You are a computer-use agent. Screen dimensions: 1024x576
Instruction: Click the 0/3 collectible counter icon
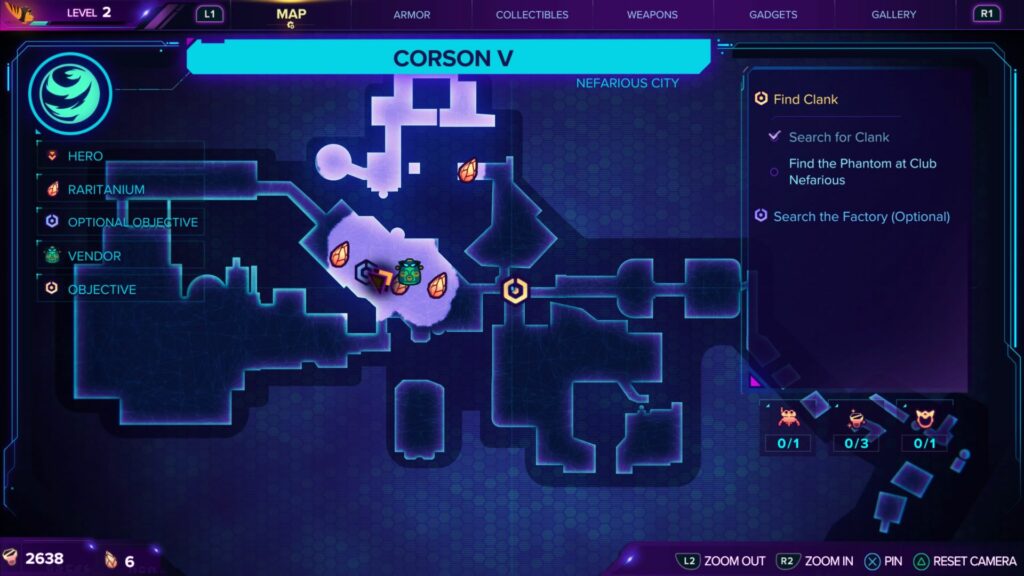click(856, 419)
